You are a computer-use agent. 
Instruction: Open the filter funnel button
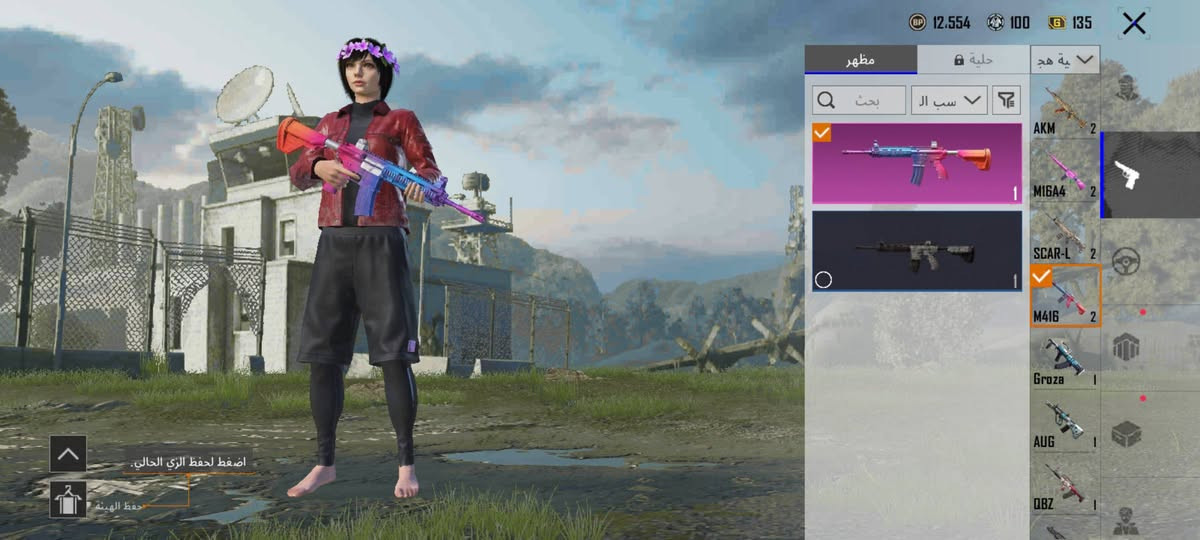[x=1007, y=99]
